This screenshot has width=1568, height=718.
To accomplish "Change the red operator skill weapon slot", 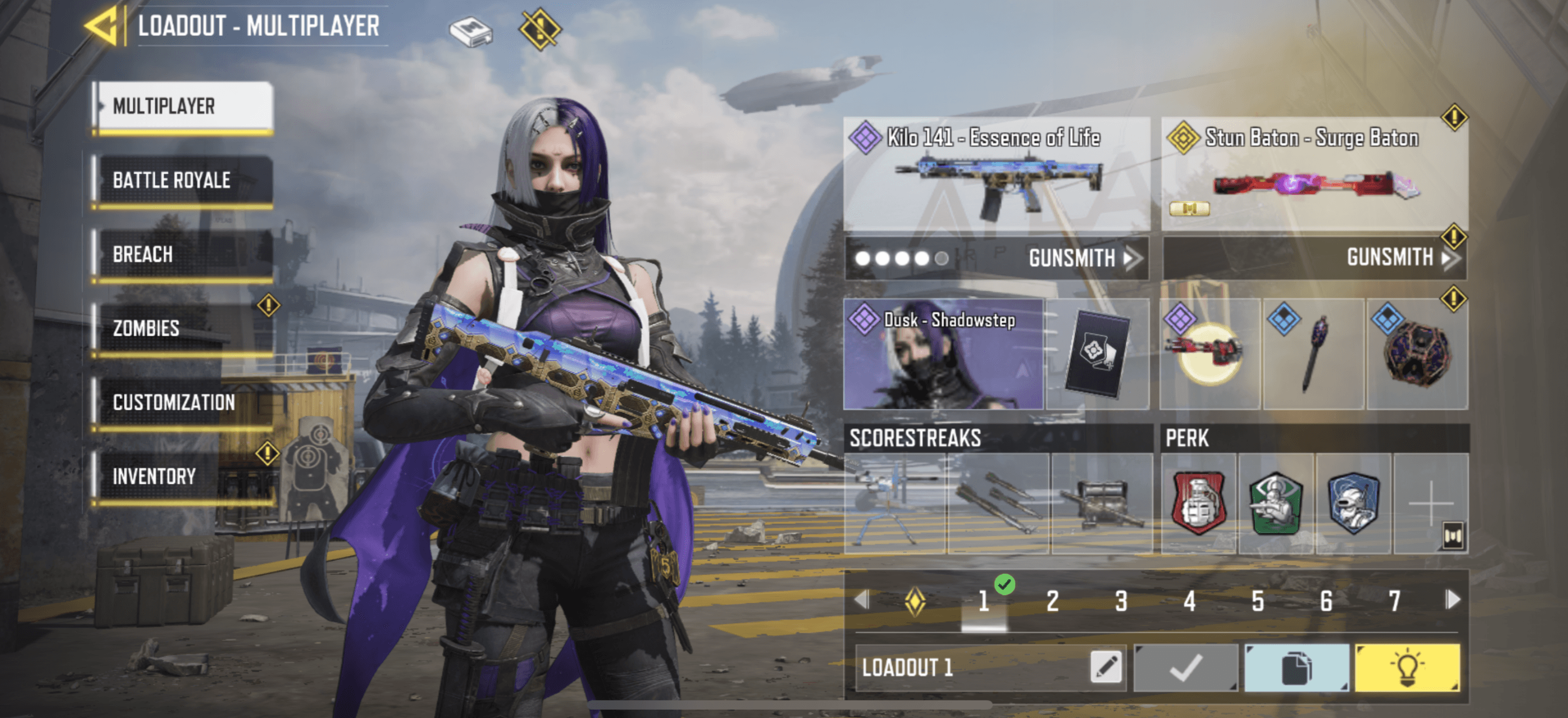I will (1209, 354).
